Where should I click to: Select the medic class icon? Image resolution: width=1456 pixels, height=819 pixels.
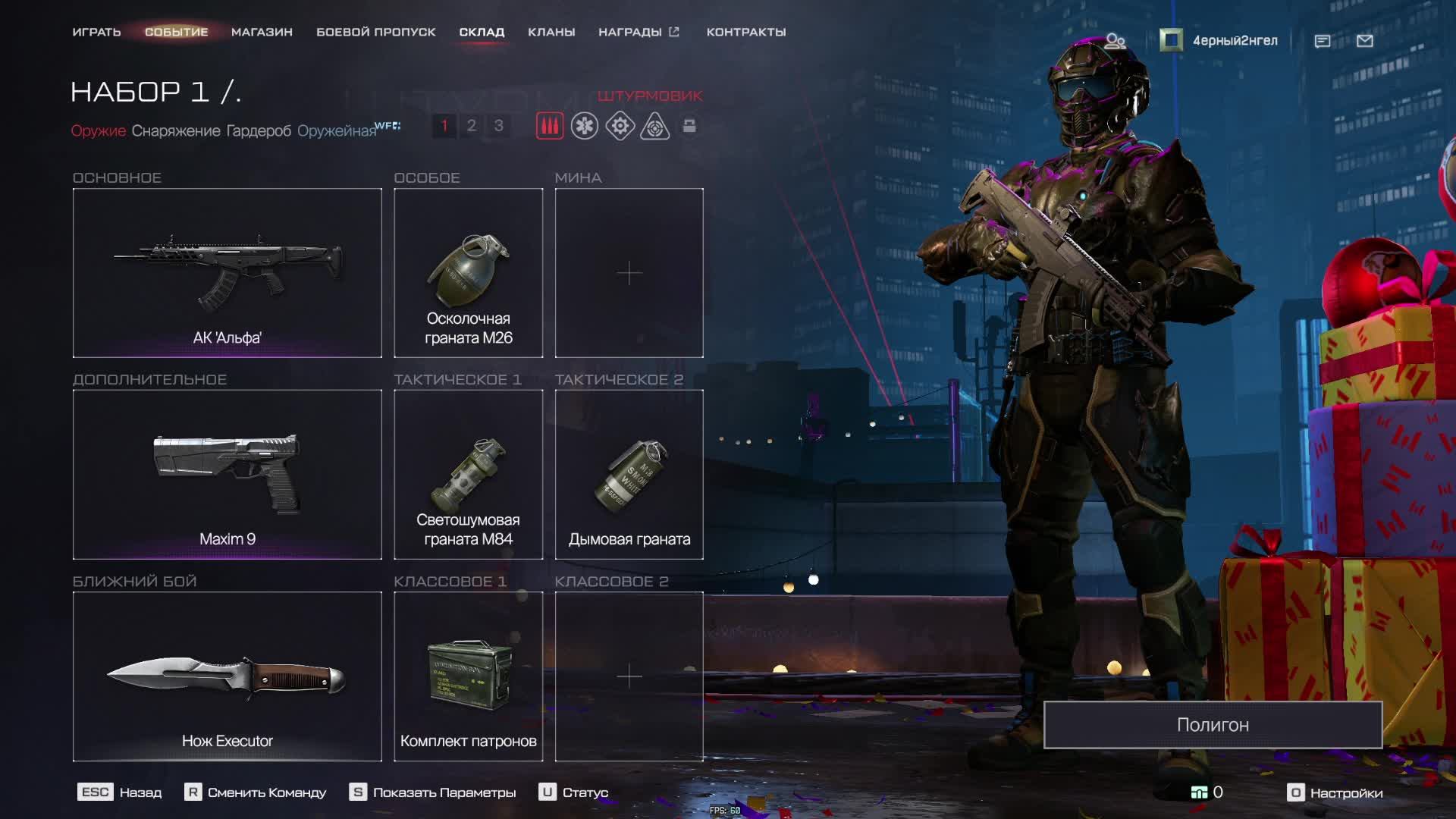585,126
